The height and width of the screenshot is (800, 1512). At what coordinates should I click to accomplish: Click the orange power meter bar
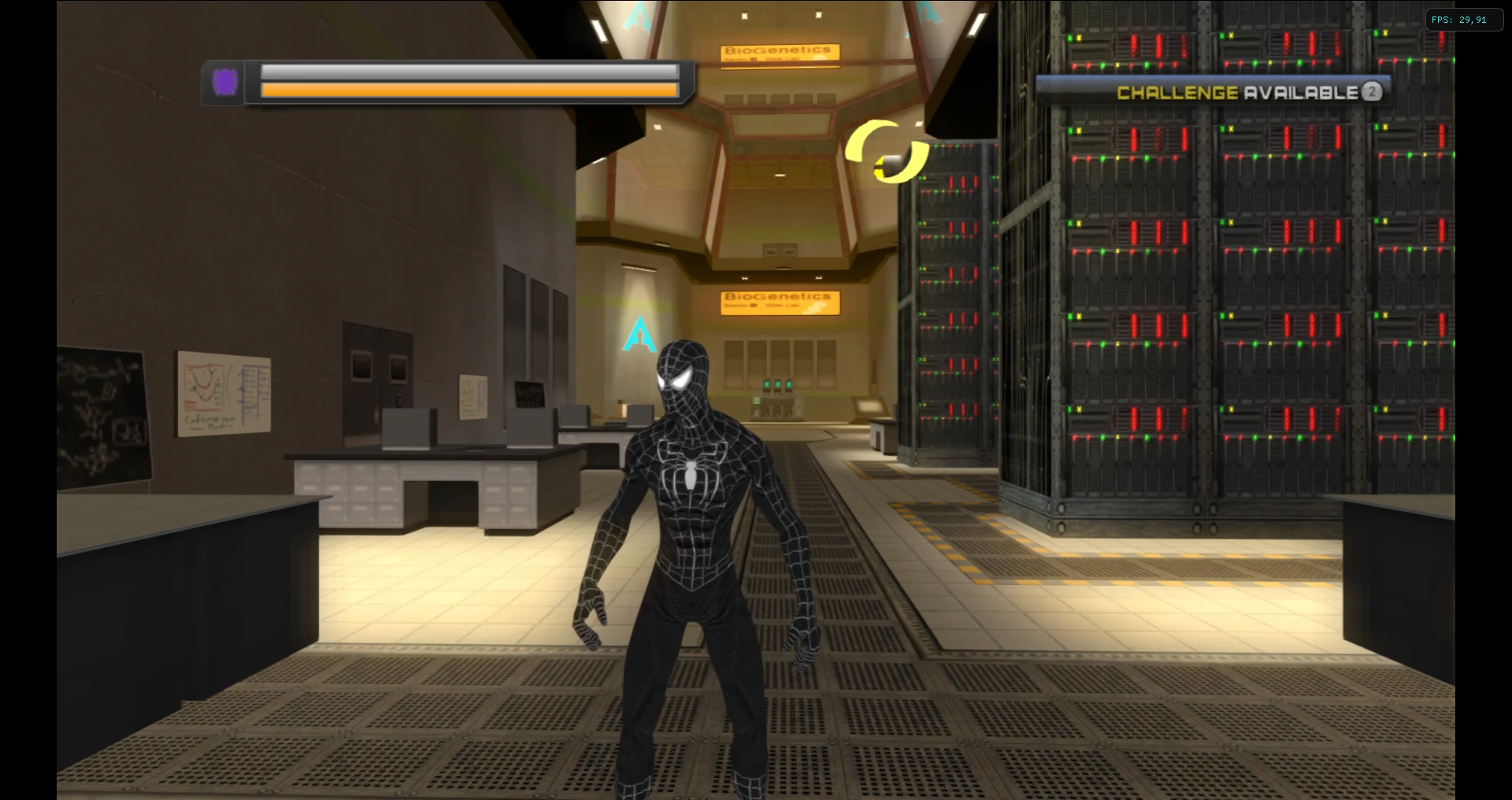(x=469, y=90)
